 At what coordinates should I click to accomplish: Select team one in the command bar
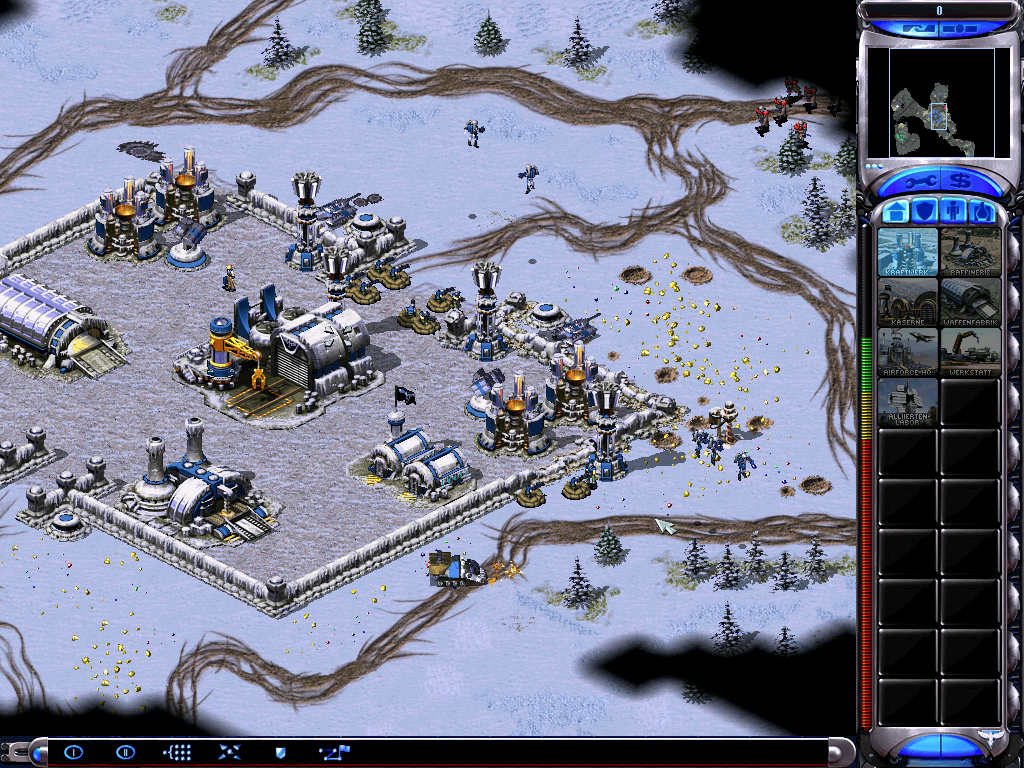73,751
